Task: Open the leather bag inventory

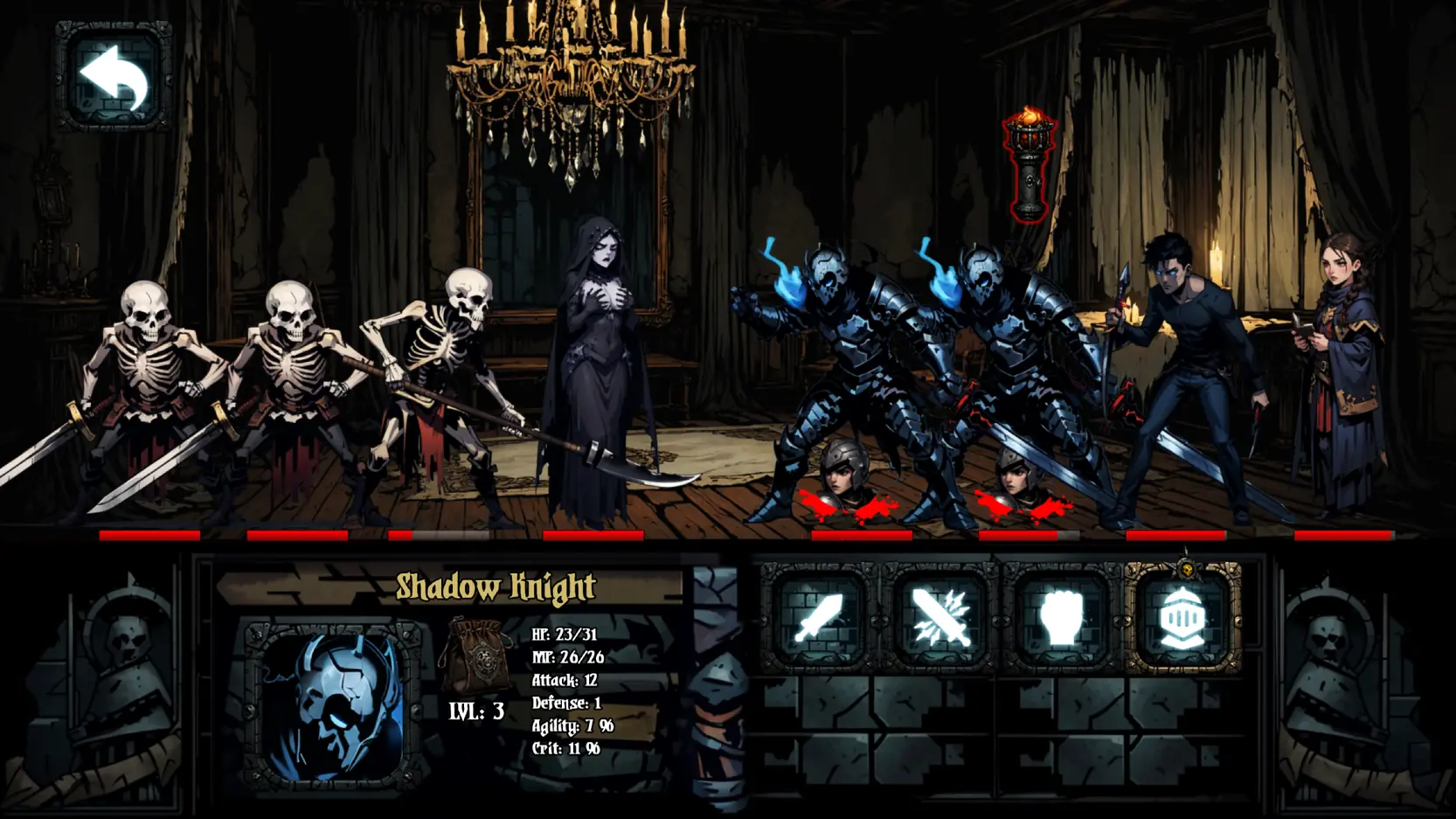Action: tap(478, 656)
